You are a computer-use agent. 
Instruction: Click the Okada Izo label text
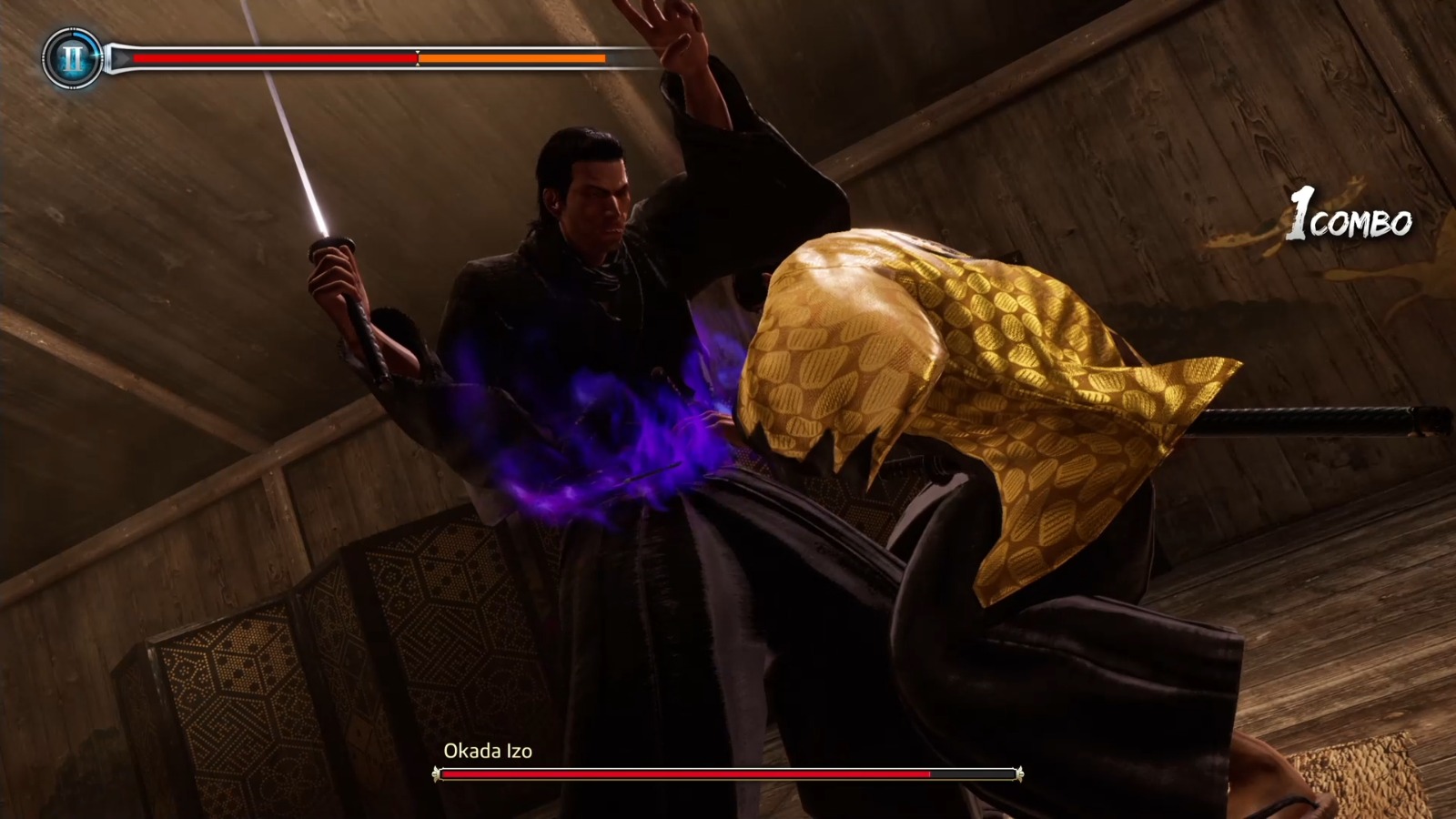click(489, 753)
